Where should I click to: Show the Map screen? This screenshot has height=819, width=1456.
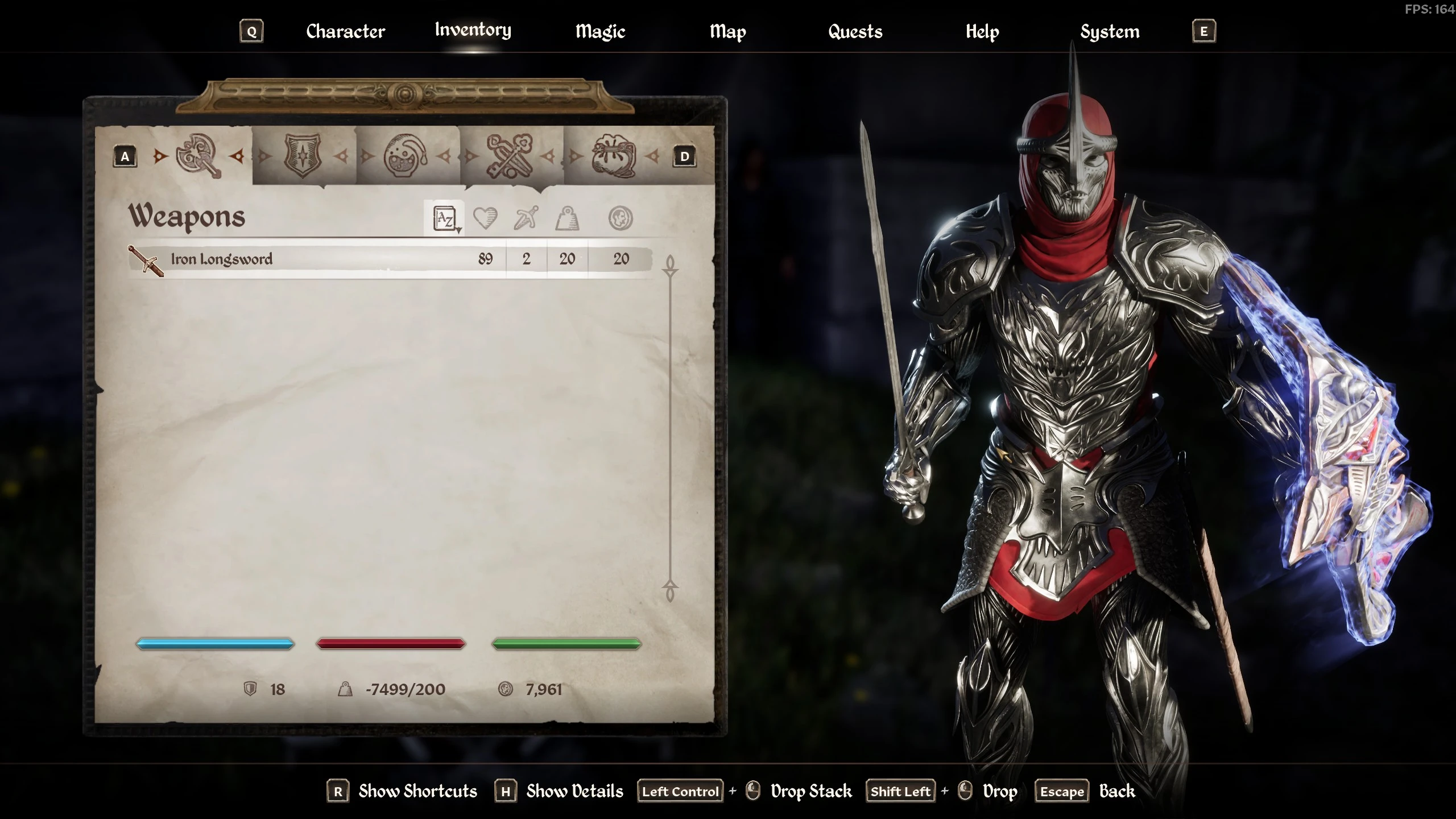727,31
